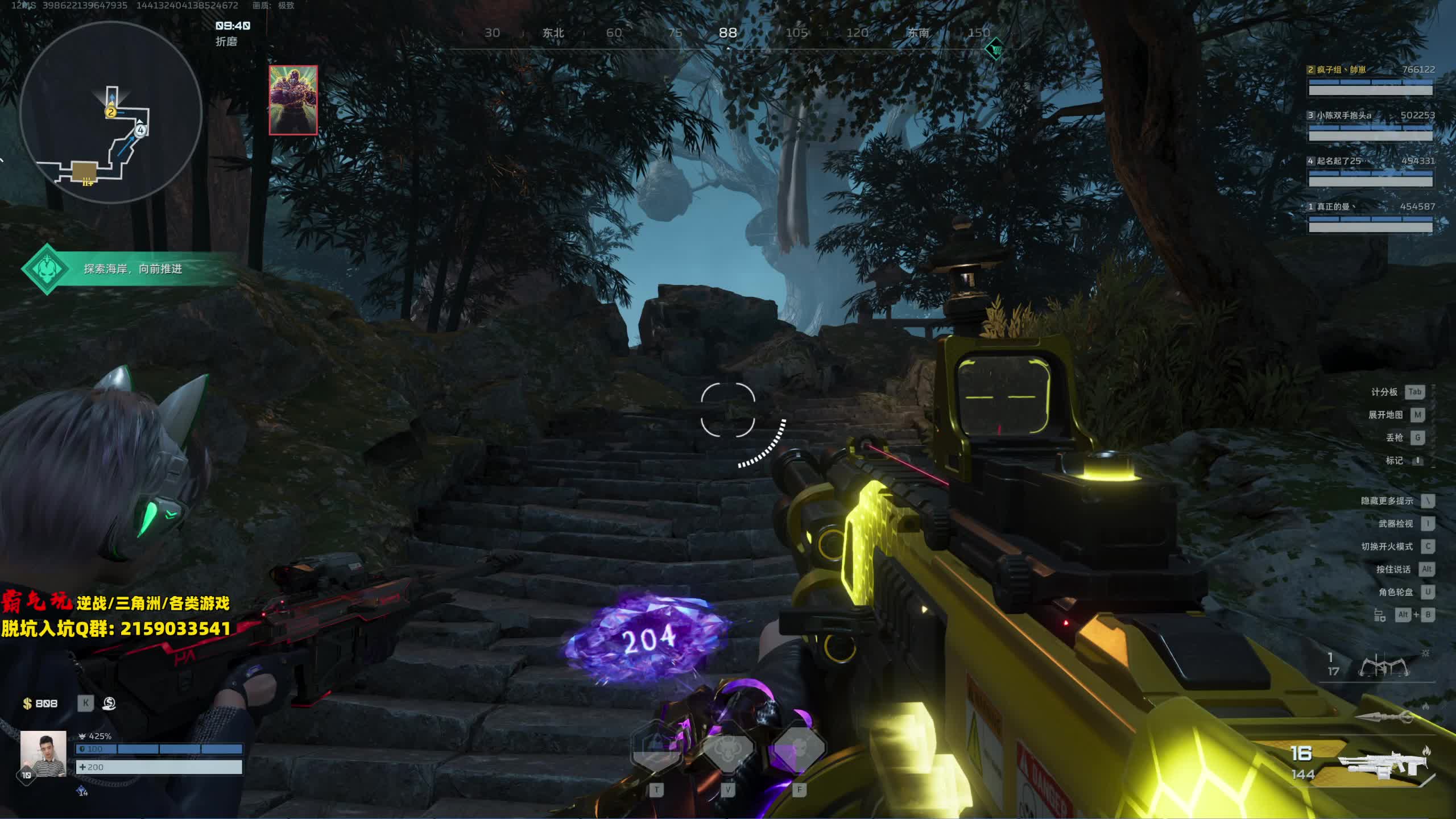1456x819 pixels.
Task: Select teammate 疯子组丶帅崽 in squad list
Action: pyautogui.click(x=1370, y=80)
